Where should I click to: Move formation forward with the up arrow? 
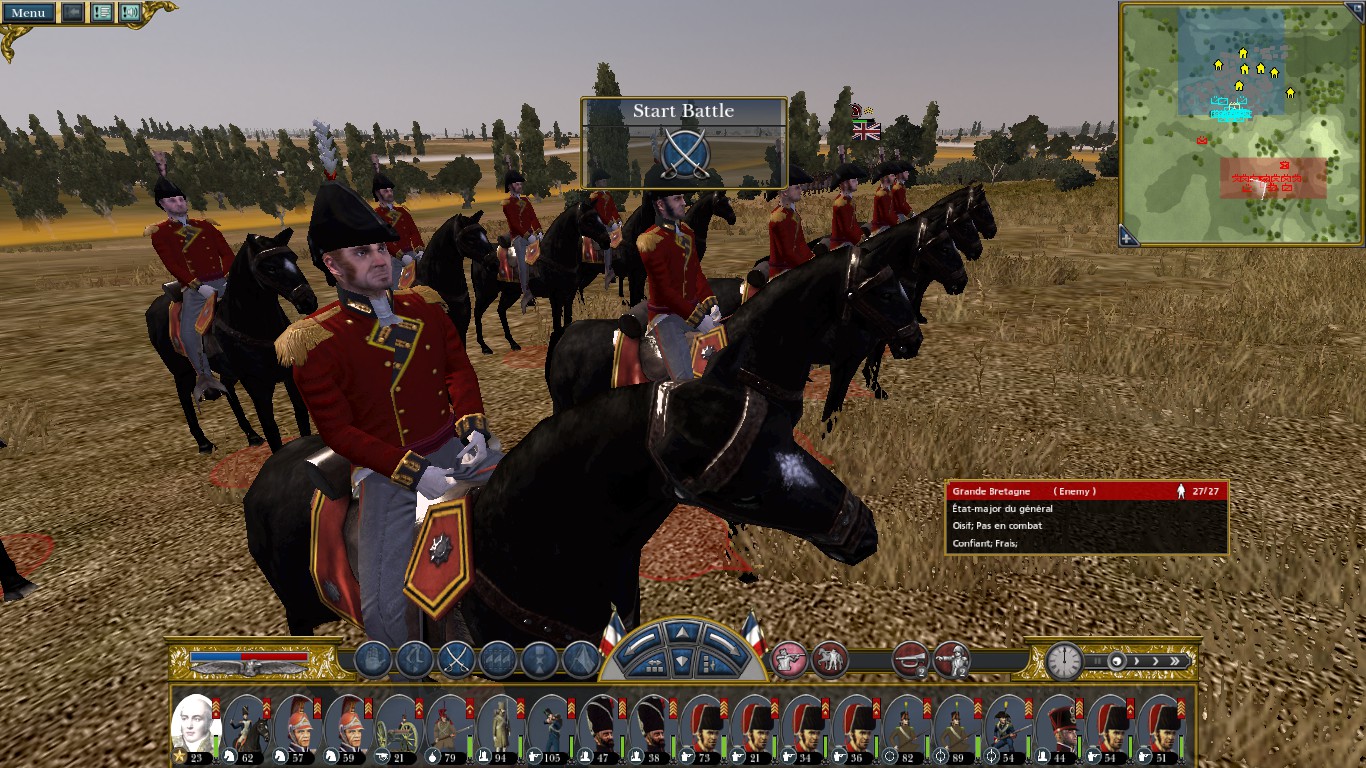click(x=683, y=633)
